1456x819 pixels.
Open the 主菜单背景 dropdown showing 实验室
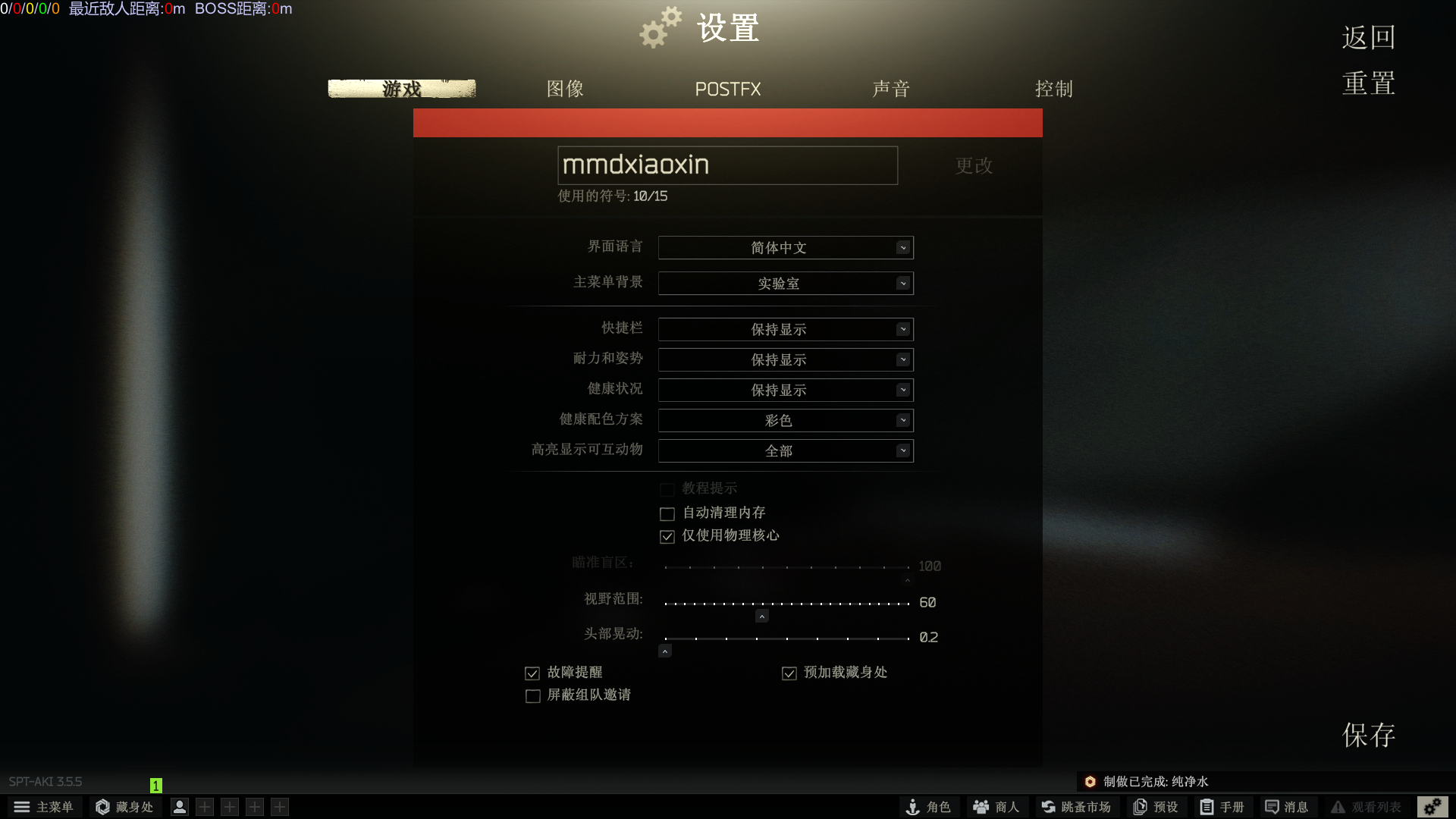coord(785,283)
